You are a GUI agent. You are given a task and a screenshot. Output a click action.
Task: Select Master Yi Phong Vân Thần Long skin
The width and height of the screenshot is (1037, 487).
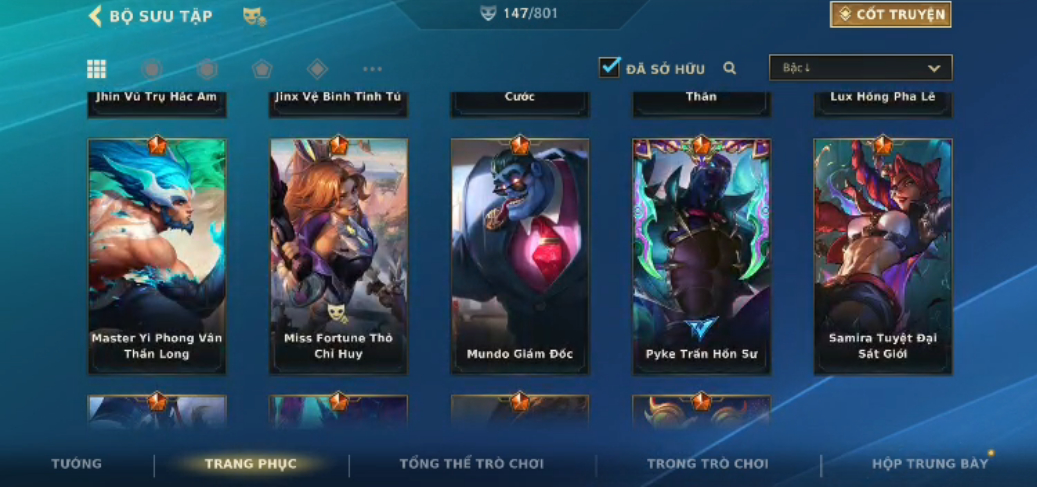[x=157, y=256]
